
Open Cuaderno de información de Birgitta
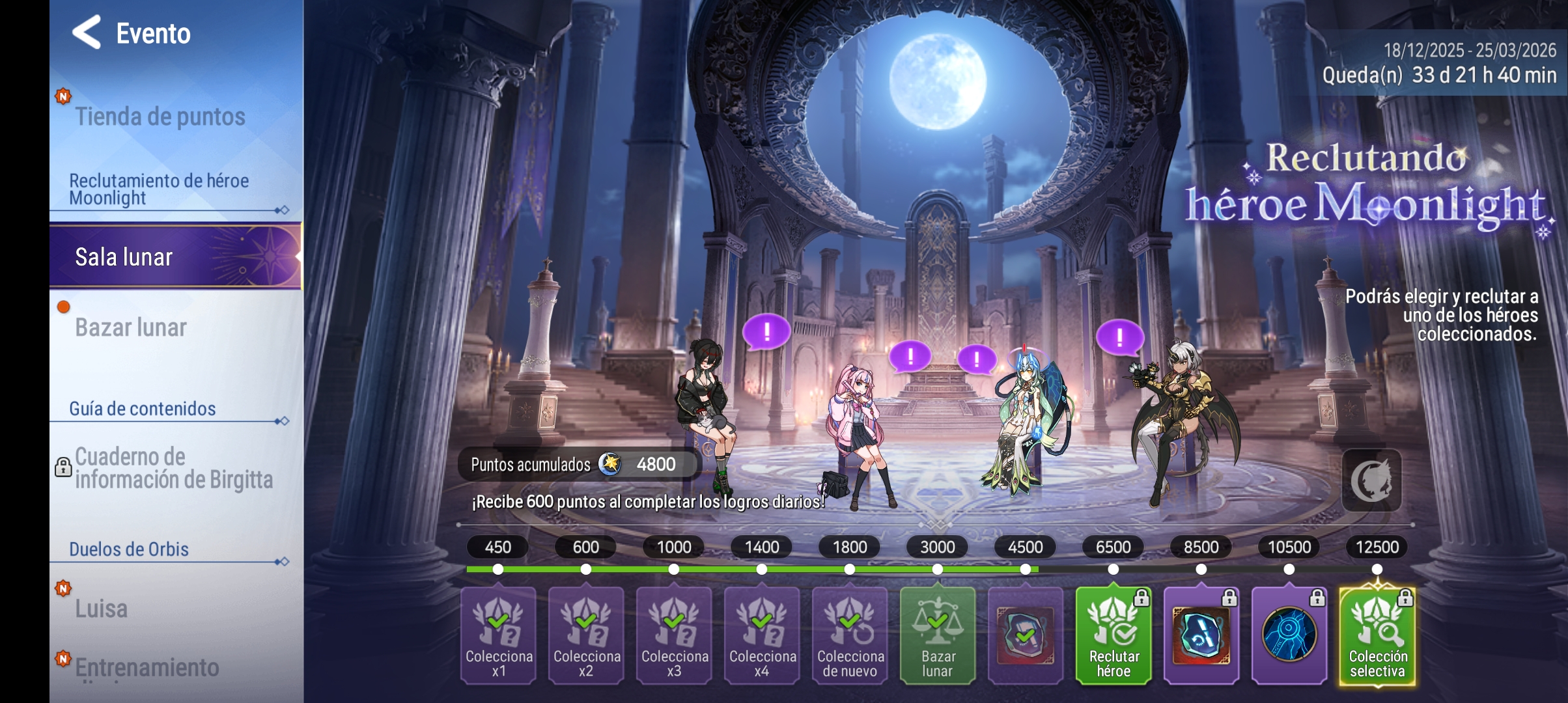point(173,469)
